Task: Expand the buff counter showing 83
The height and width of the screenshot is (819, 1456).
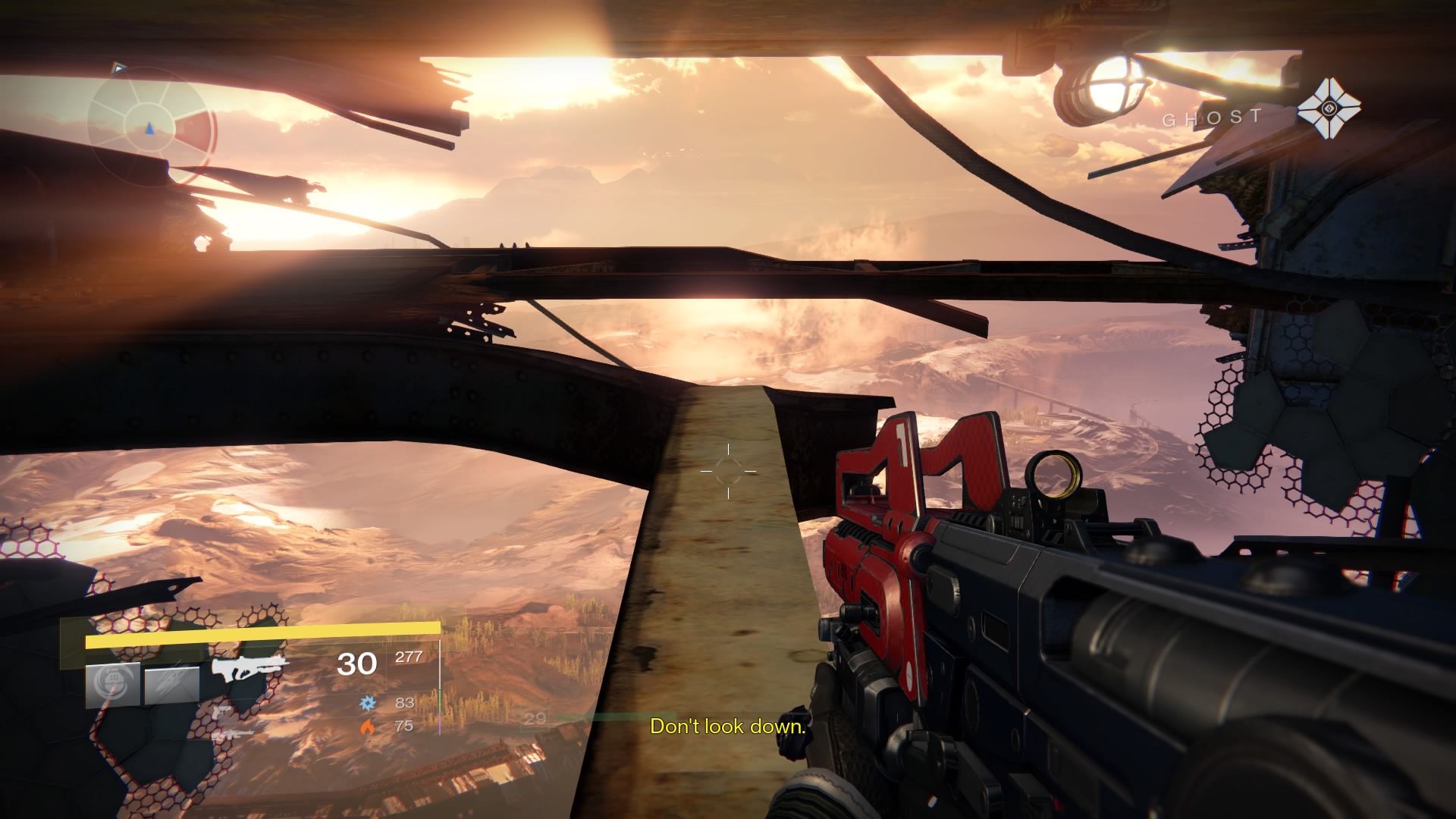Action: [405, 704]
